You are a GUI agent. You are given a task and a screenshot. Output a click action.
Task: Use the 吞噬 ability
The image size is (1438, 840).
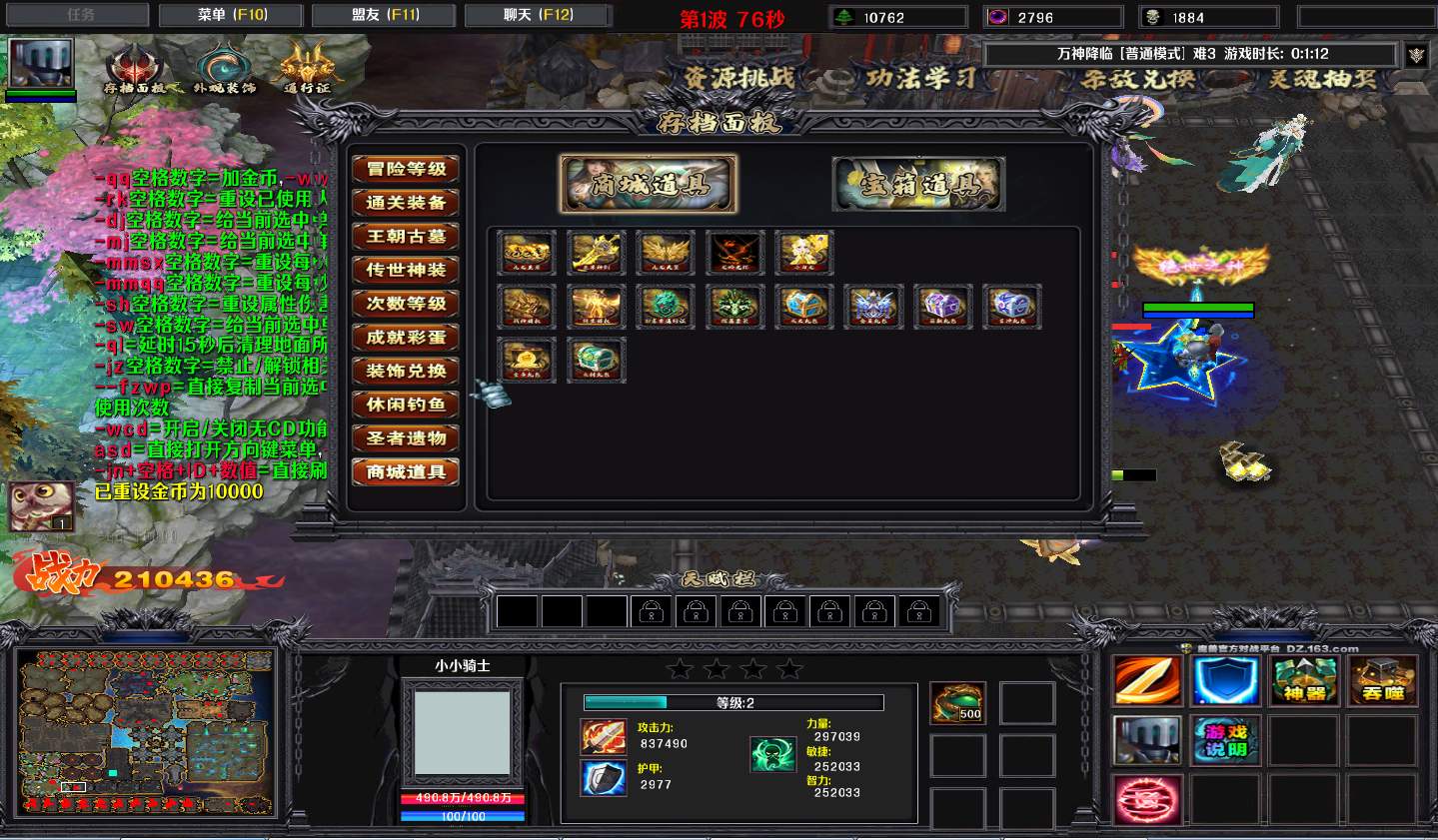pos(1383,681)
